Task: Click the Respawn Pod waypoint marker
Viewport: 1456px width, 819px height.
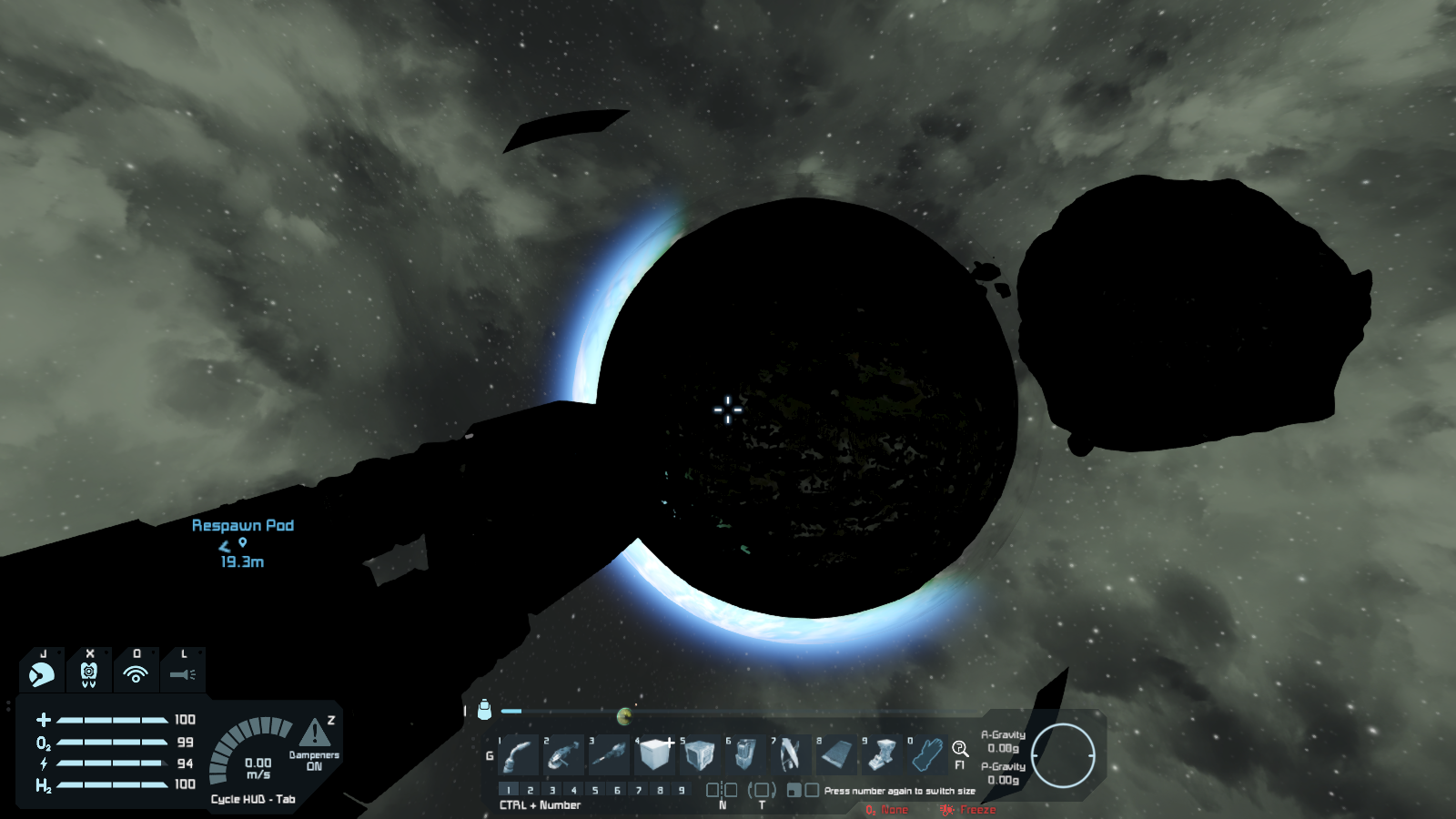Action: 243,542
